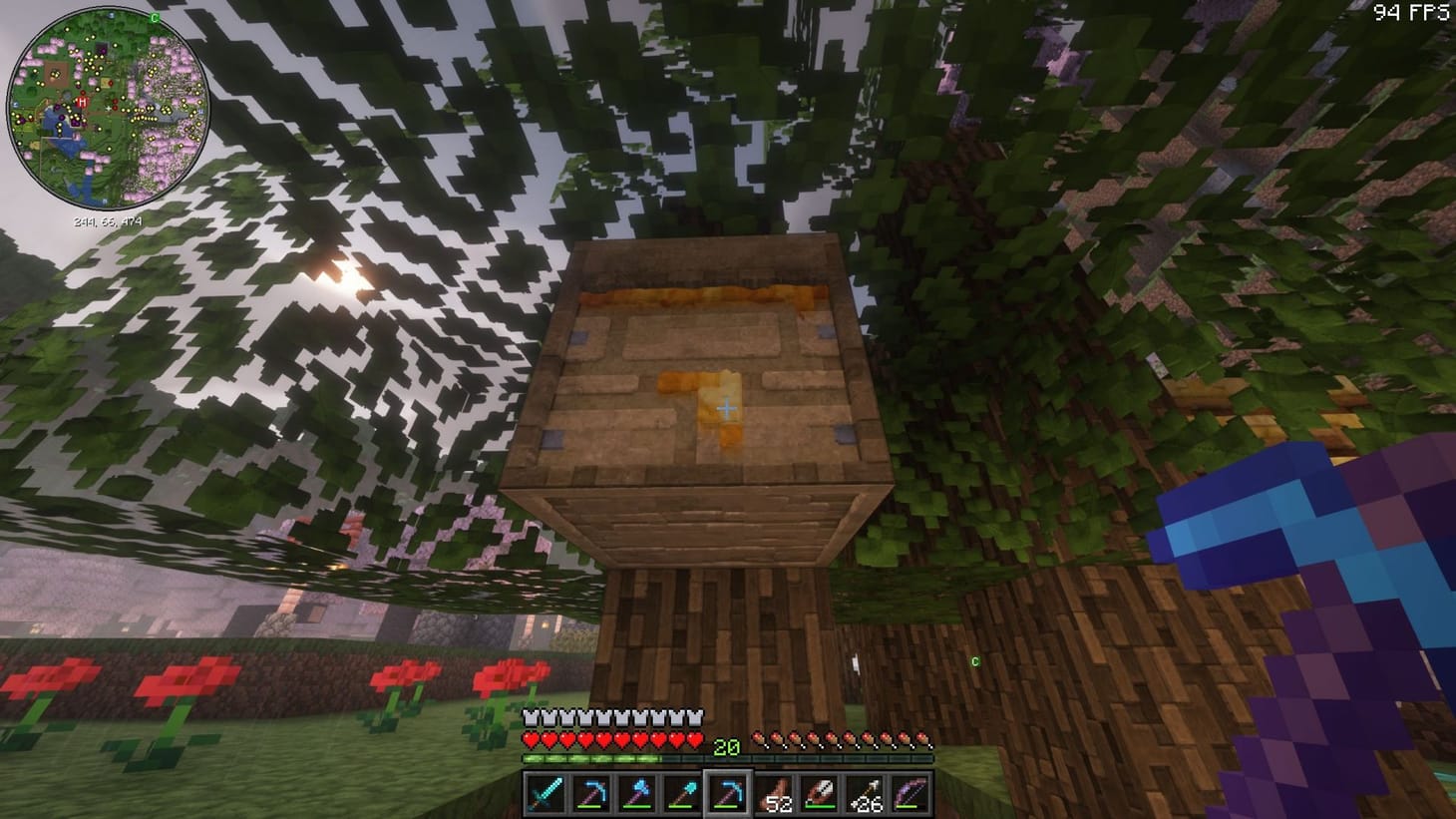Select the enchanted diamond pickaxe in slot two
This screenshot has height=819, width=1456.
point(591,791)
